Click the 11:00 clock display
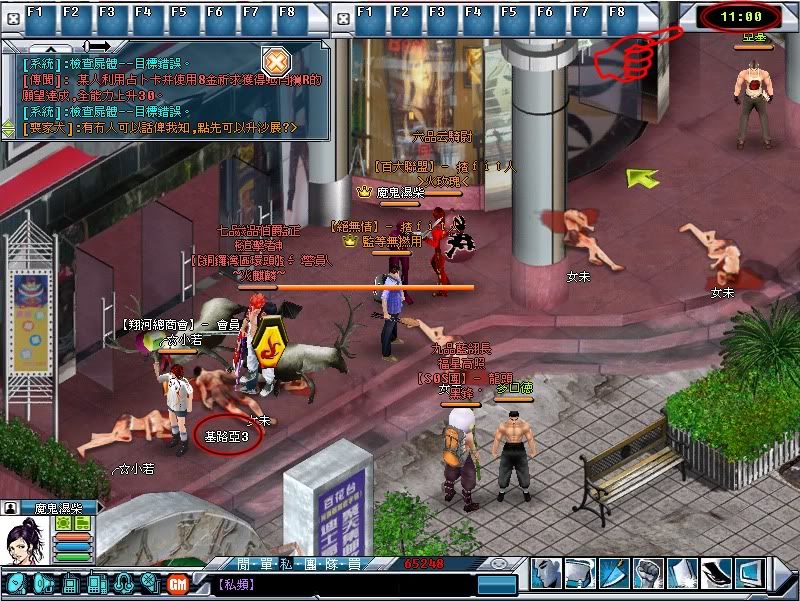The width and height of the screenshot is (800, 601). click(741, 16)
